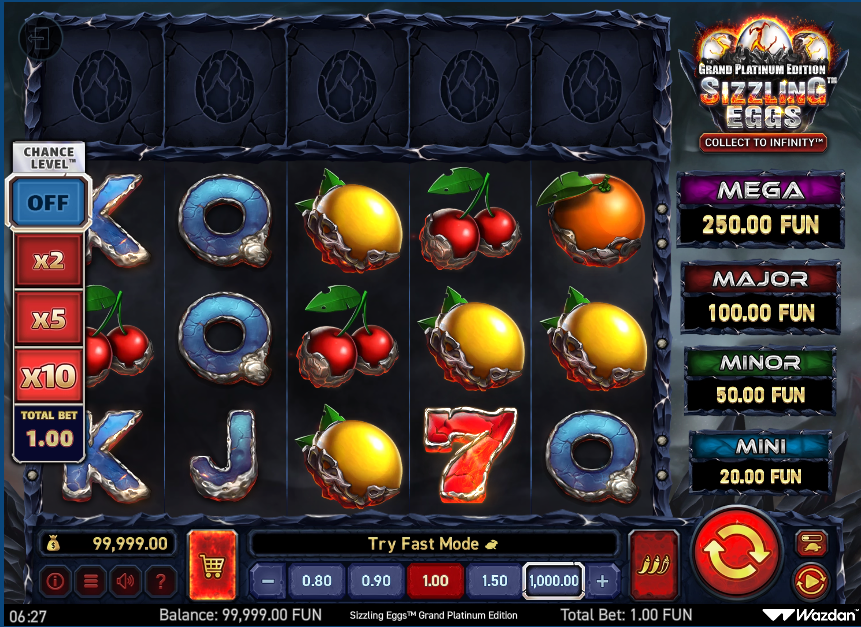
Task: Open help with the question mark icon
Action: tap(160, 580)
